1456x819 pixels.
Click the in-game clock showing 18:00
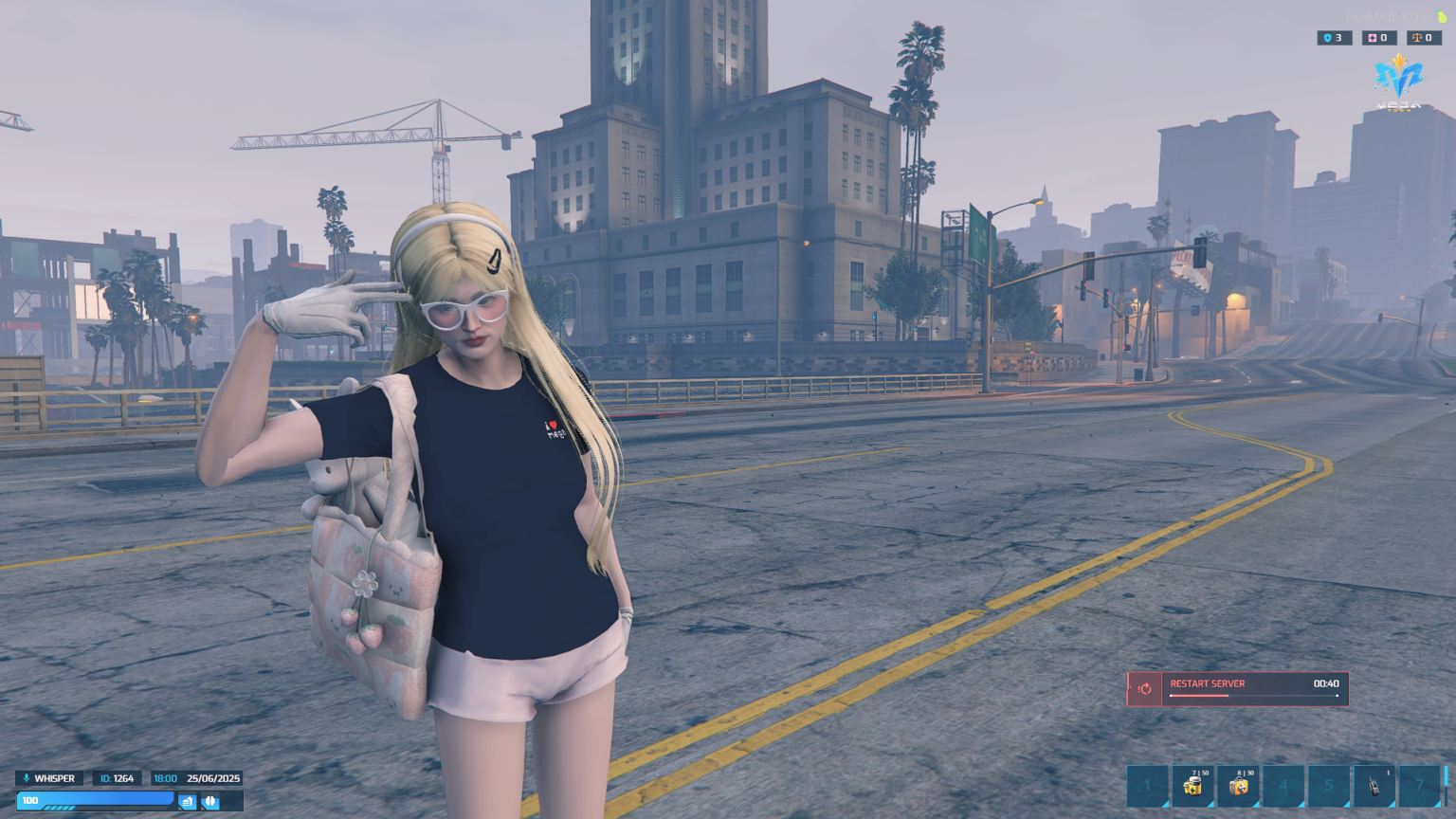point(165,778)
